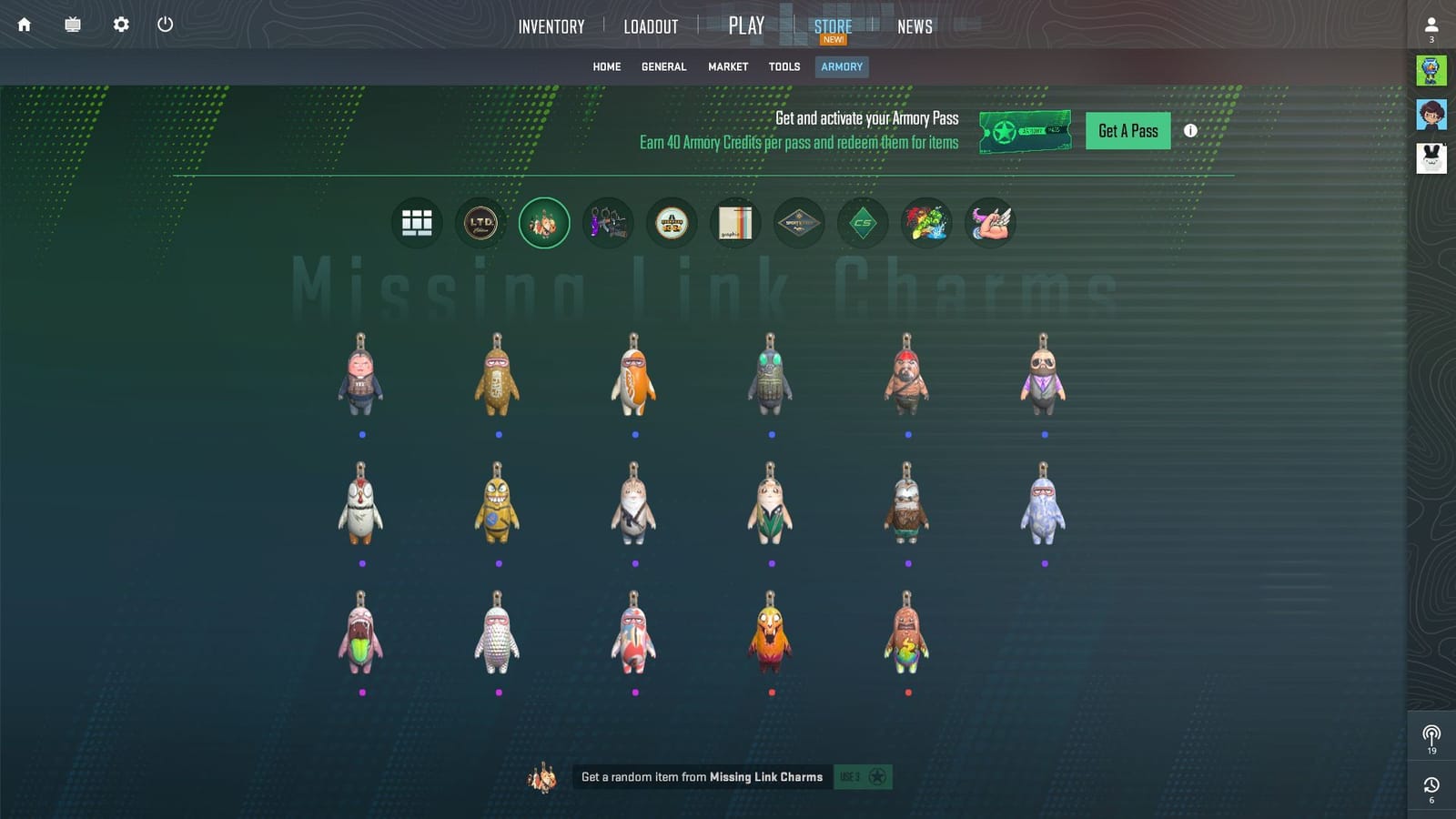Select the green CS diamond collection

(x=863, y=222)
